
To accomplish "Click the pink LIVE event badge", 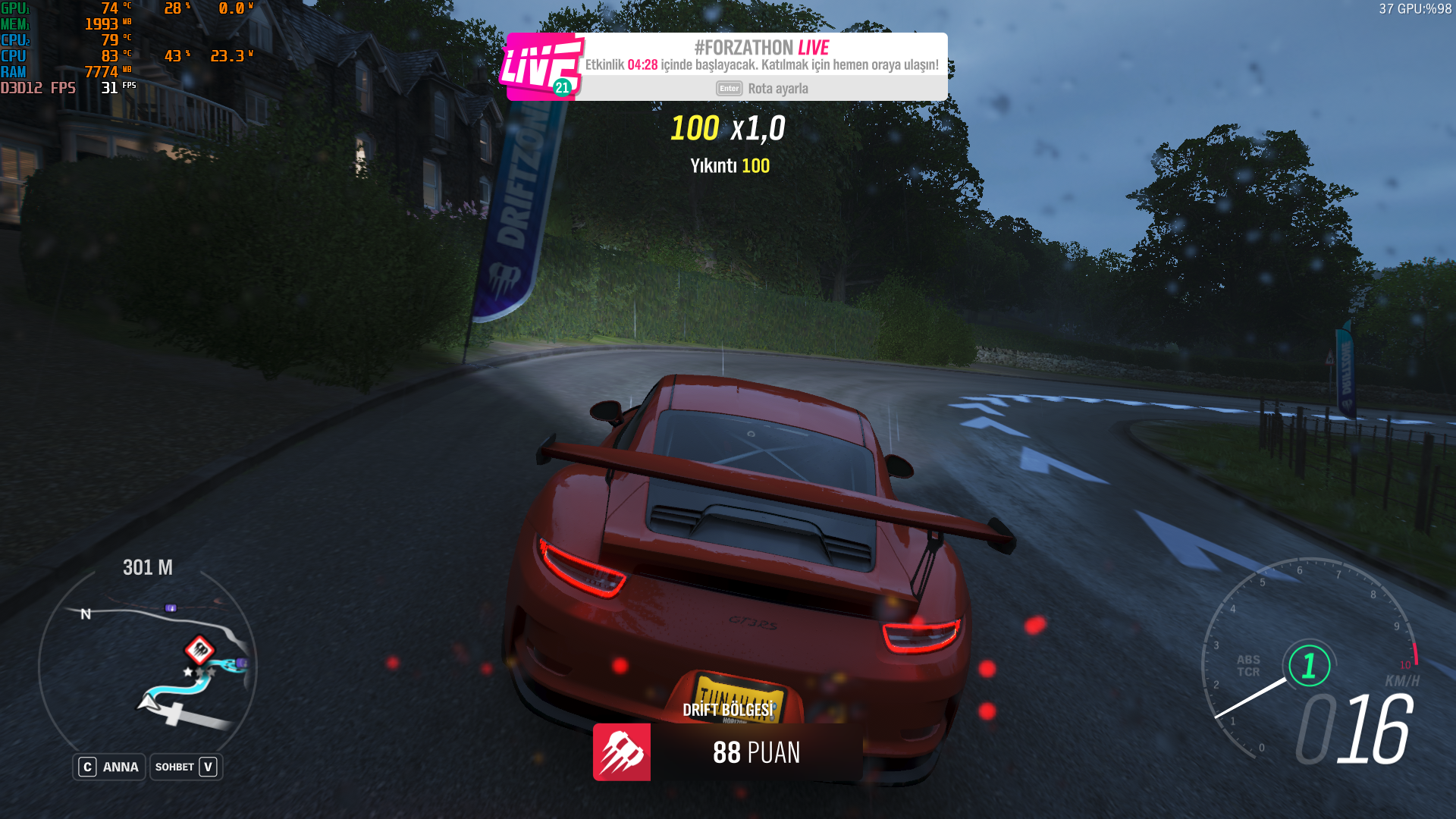I will click(x=541, y=67).
